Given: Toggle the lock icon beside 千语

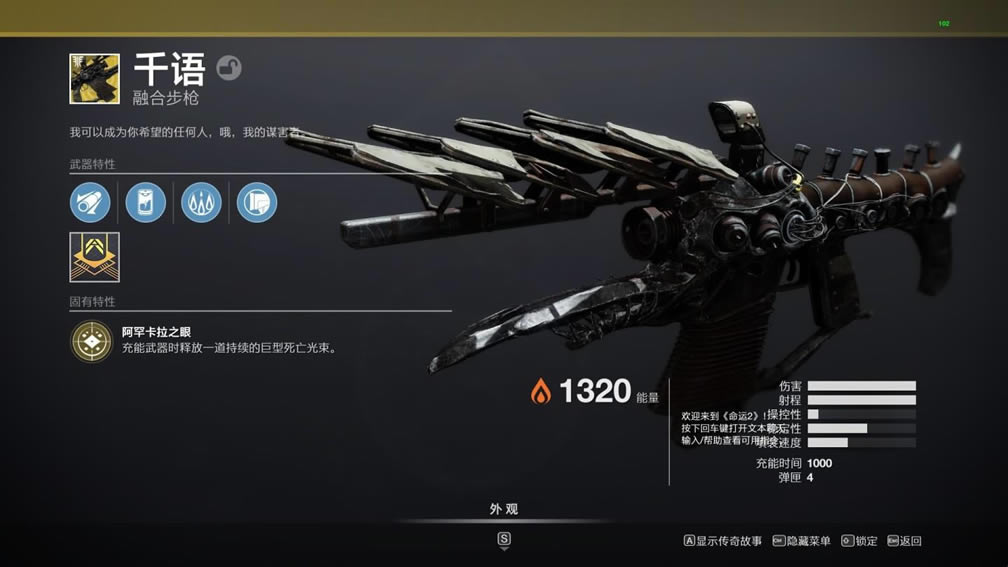Looking at the screenshot, I should [x=229, y=69].
